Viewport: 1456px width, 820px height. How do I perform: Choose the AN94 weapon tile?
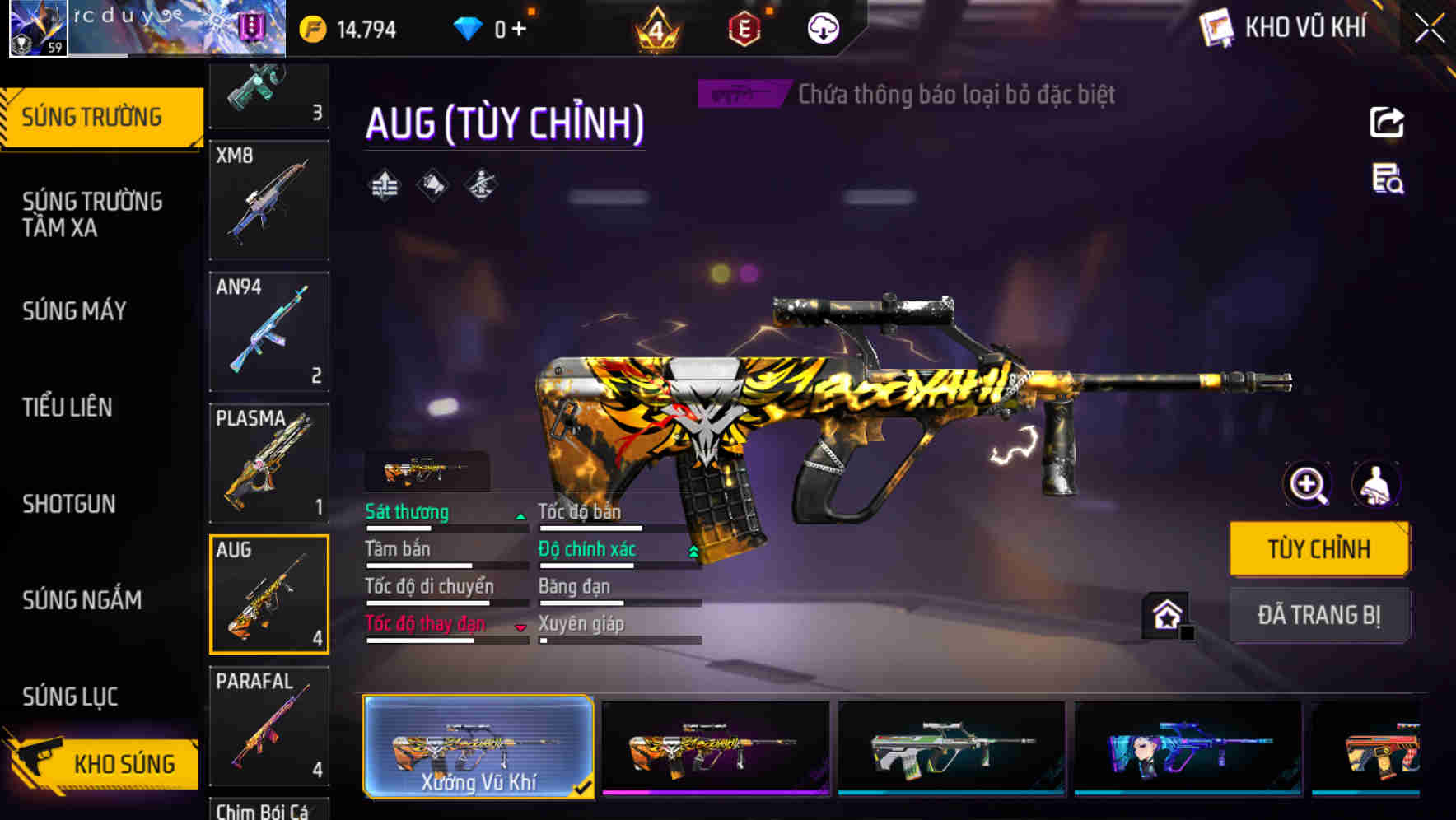click(x=269, y=332)
